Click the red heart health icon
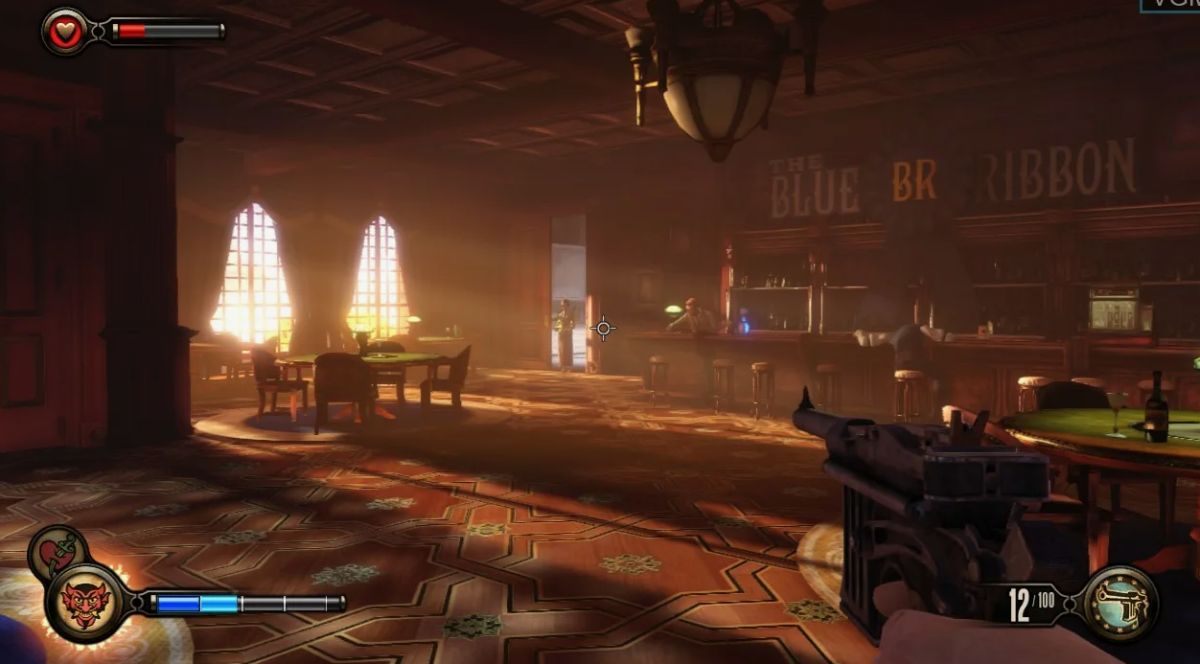 [x=66, y=31]
